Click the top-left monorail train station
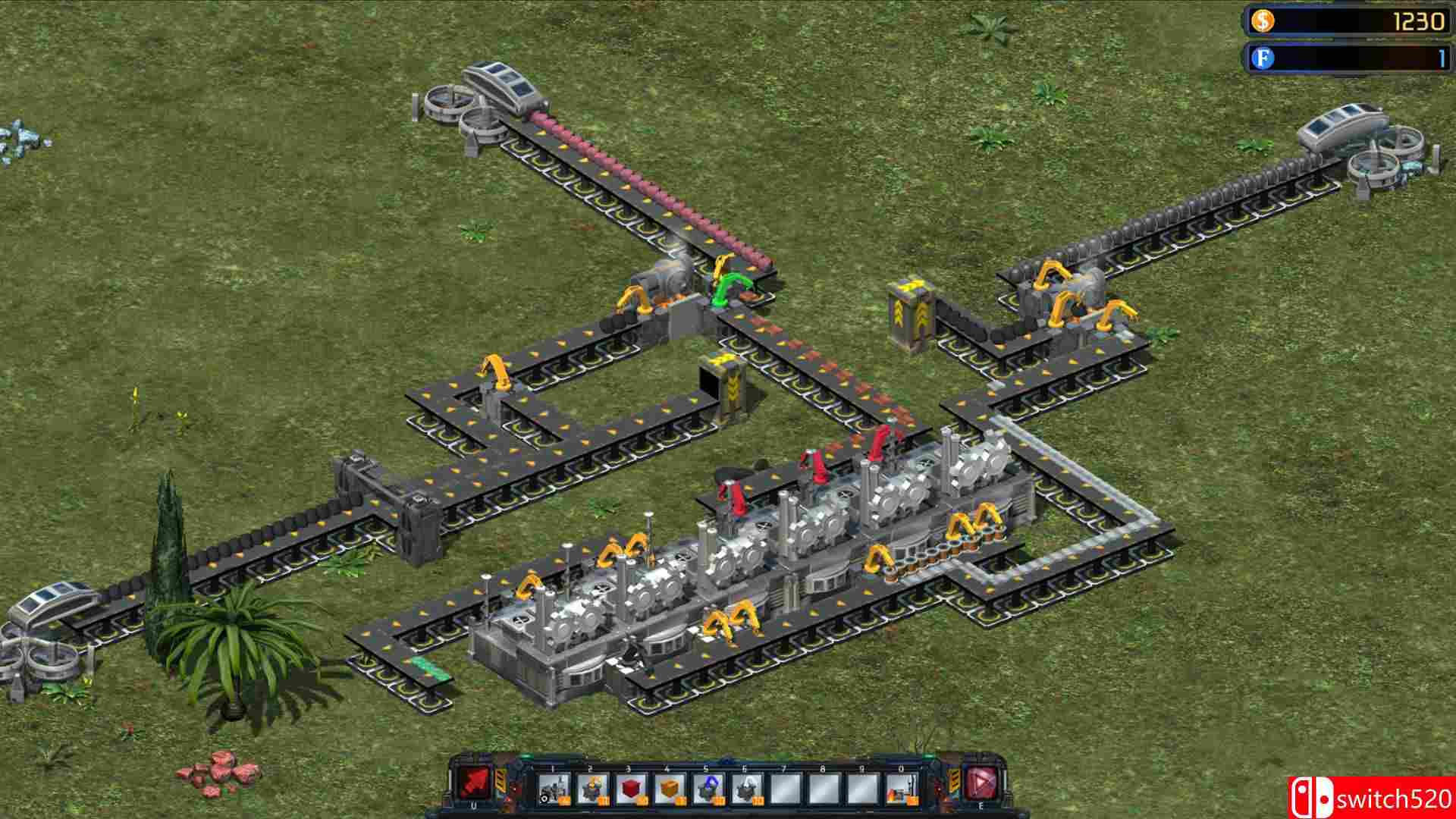Screen dimensions: 1456x819 (493, 99)
